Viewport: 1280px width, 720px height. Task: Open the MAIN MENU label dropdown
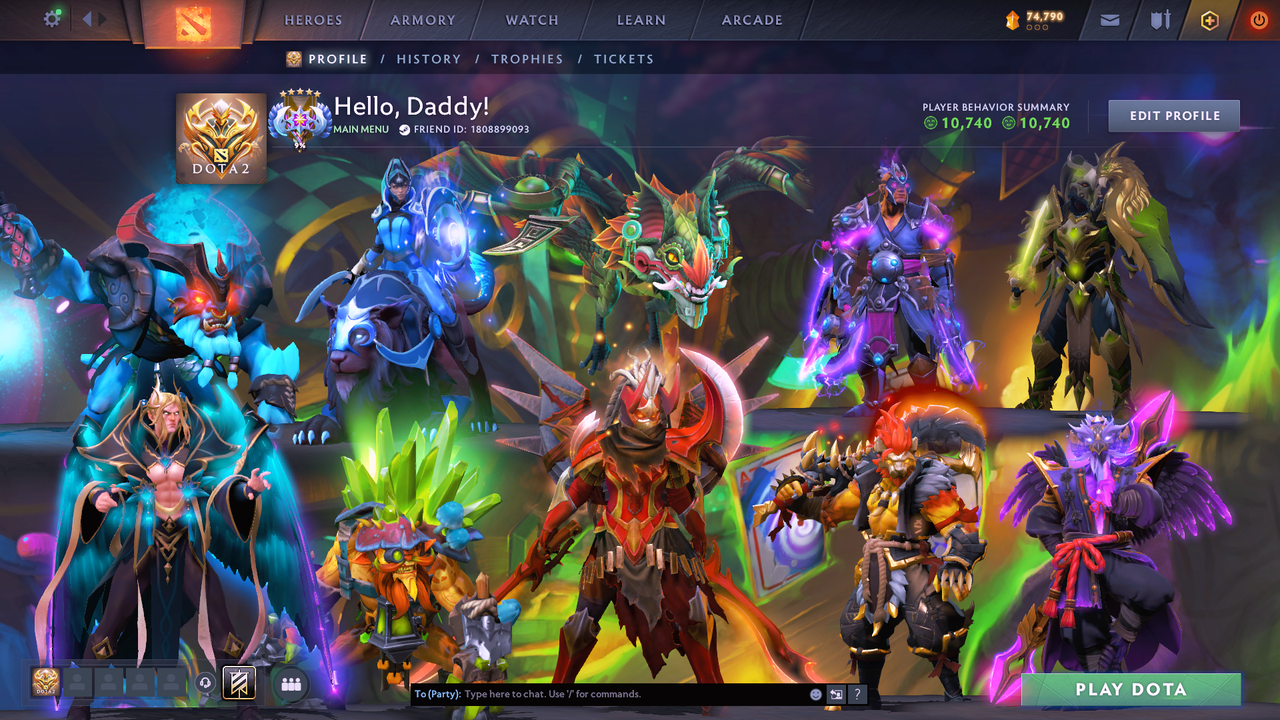pyautogui.click(x=360, y=129)
